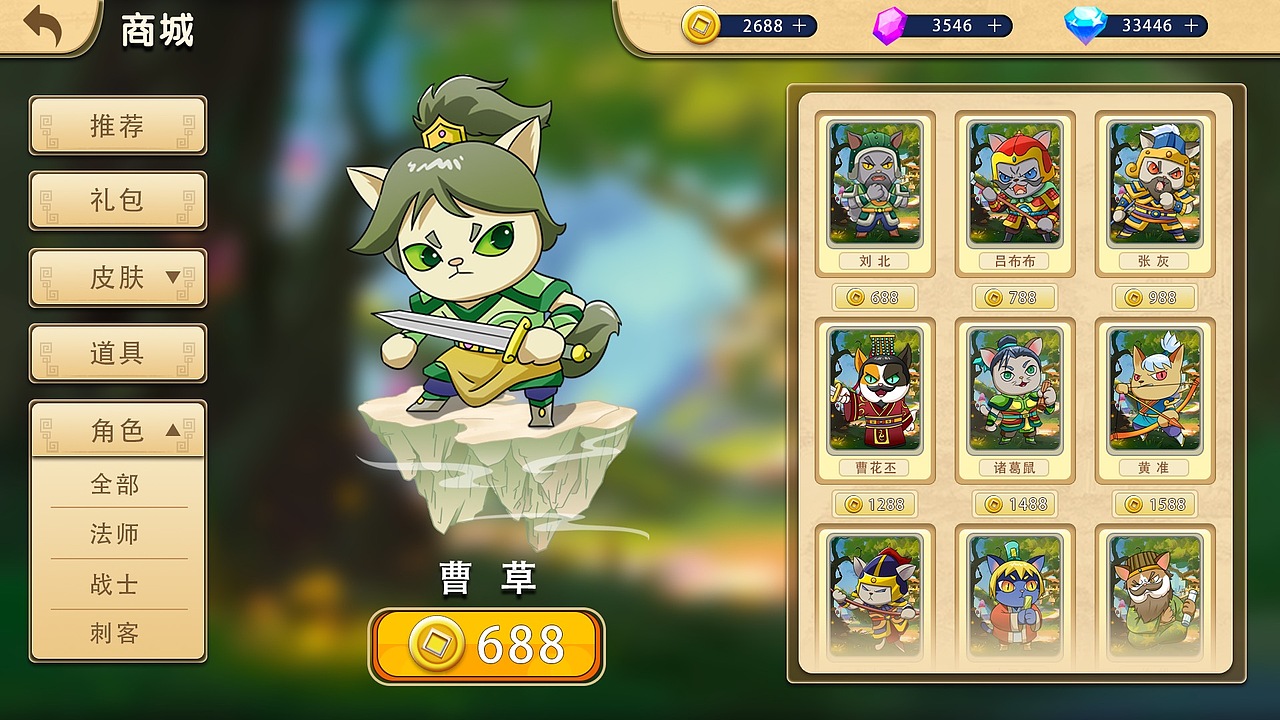Click the blue diamond icon in the top bar
Image resolution: width=1280 pixels, height=720 pixels.
click(1086, 26)
